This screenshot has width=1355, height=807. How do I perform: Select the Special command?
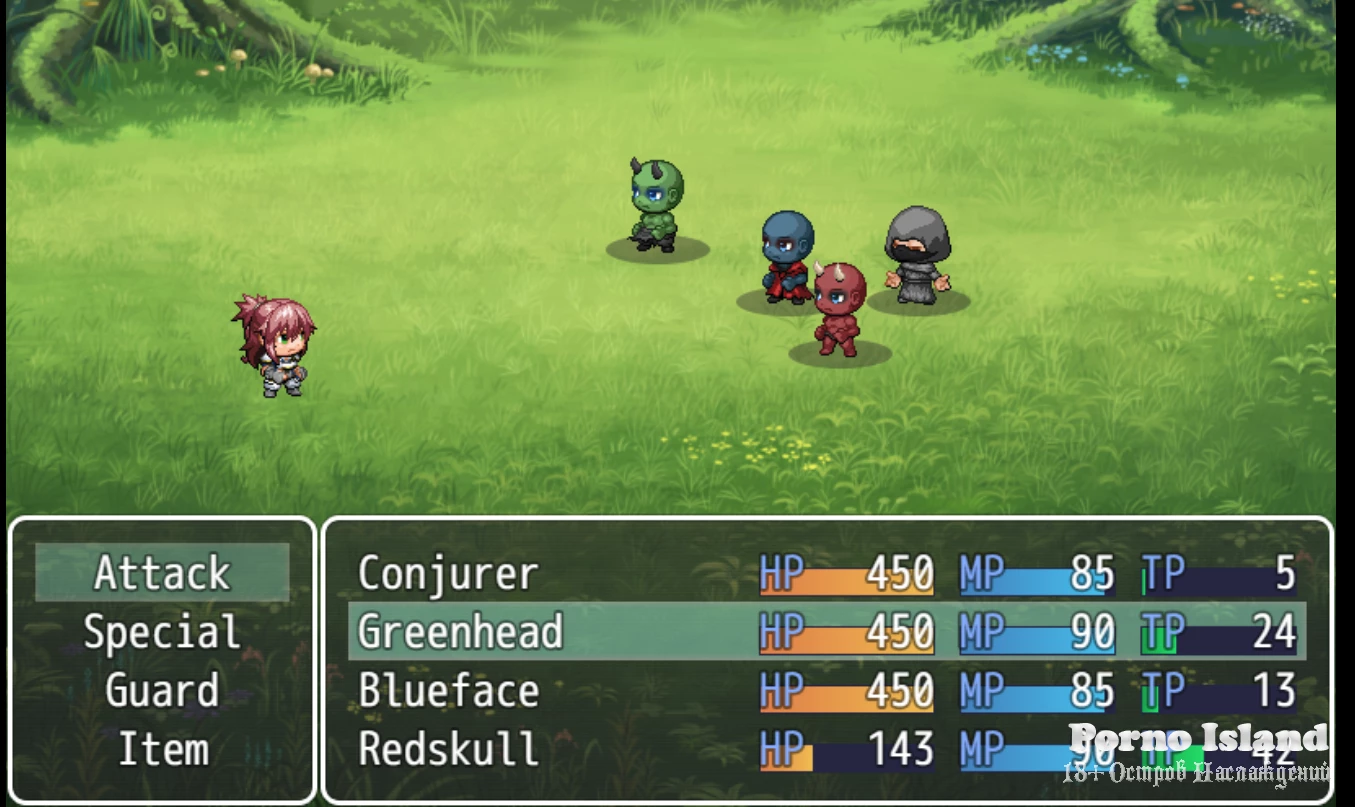pyautogui.click(x=162, y=632)
